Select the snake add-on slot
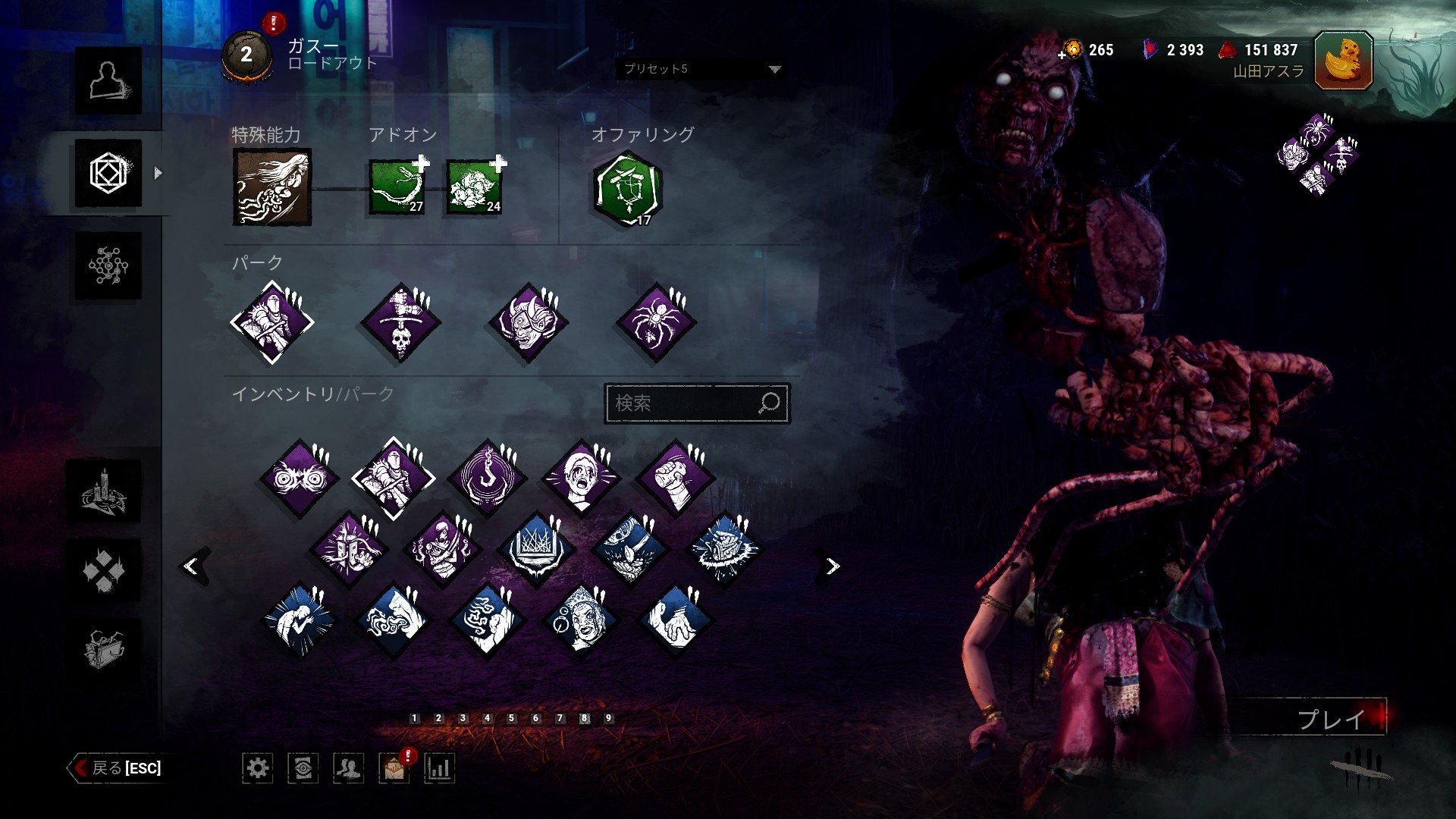 396,187
